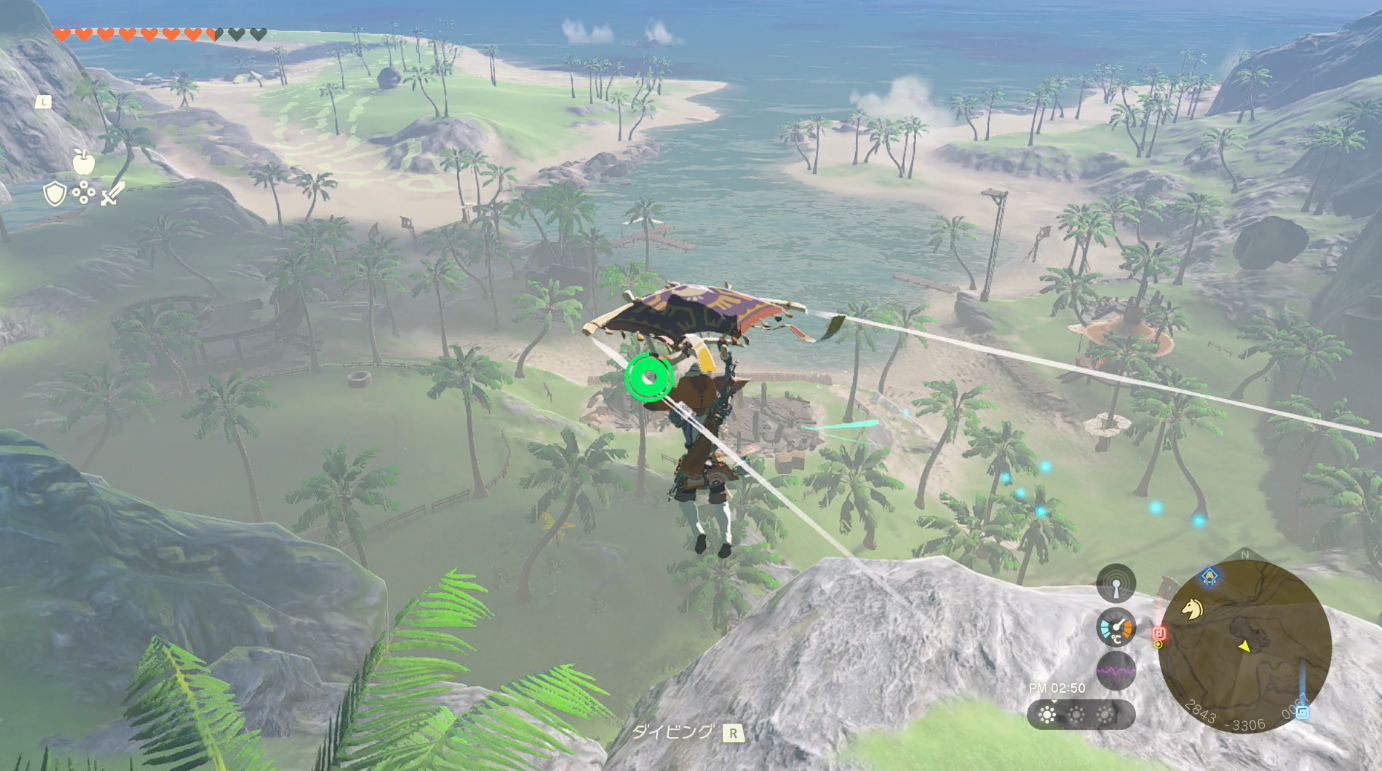Click the green stamina wheel ring
1382x771 pixels.
tap(648, 378)
